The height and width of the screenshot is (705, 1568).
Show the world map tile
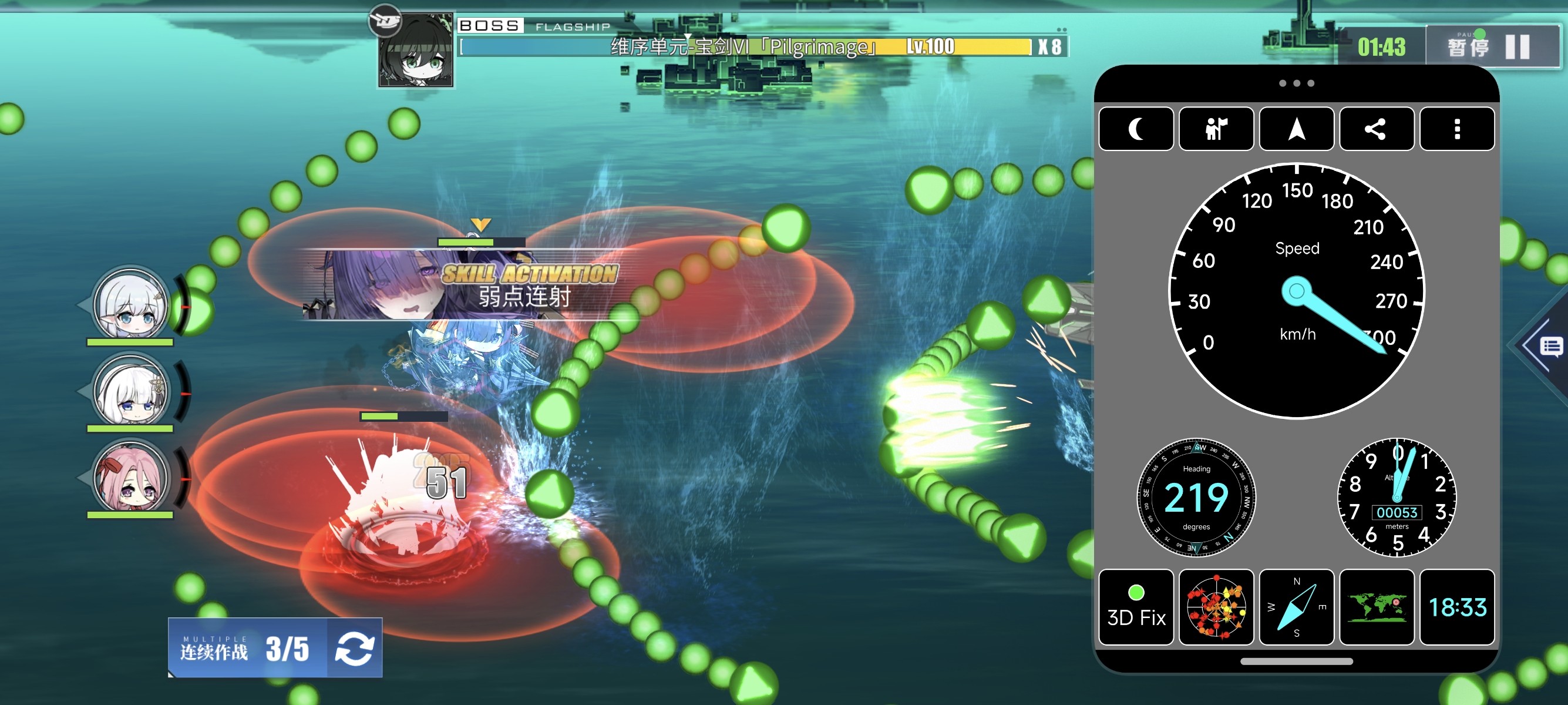click(1377, 607)
